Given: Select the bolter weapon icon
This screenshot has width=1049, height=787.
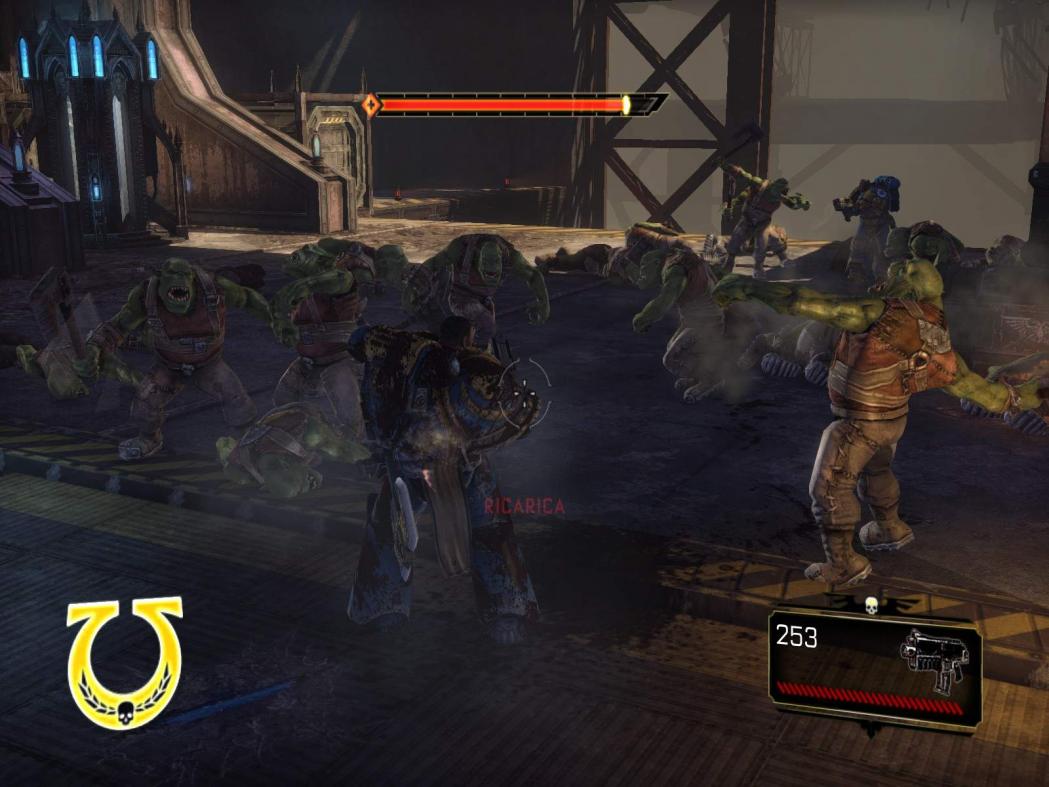Looking at the screenshot, I should [933, 659].
